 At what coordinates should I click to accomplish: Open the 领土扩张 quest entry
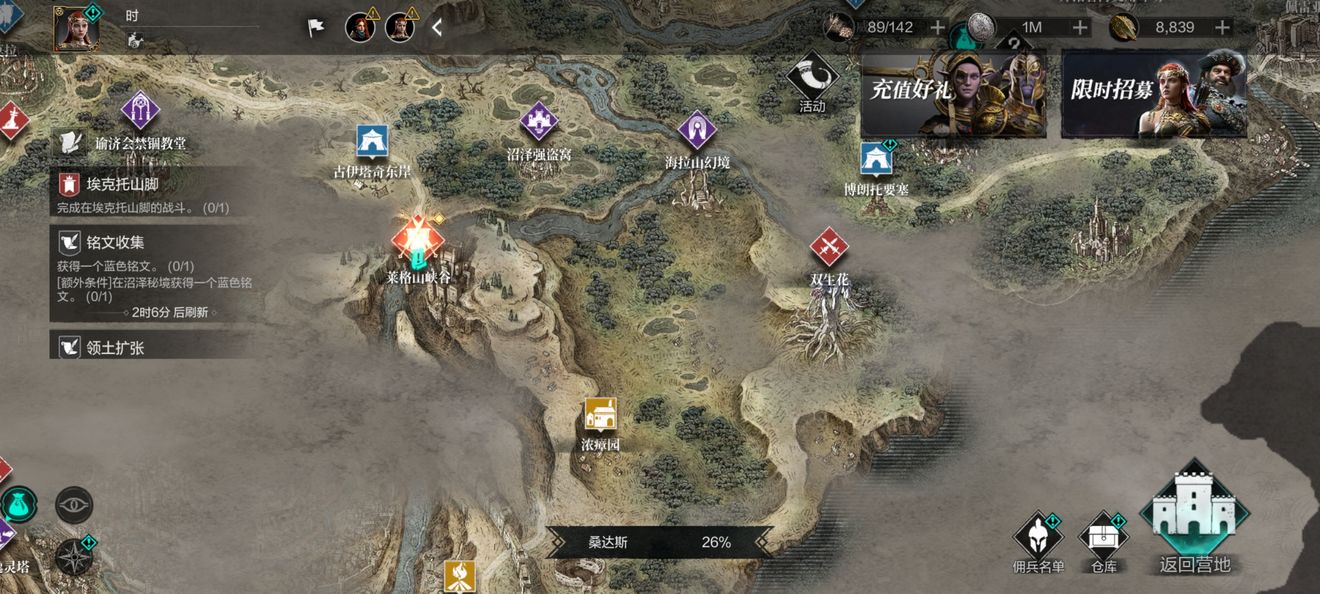[x=150, y=347]
